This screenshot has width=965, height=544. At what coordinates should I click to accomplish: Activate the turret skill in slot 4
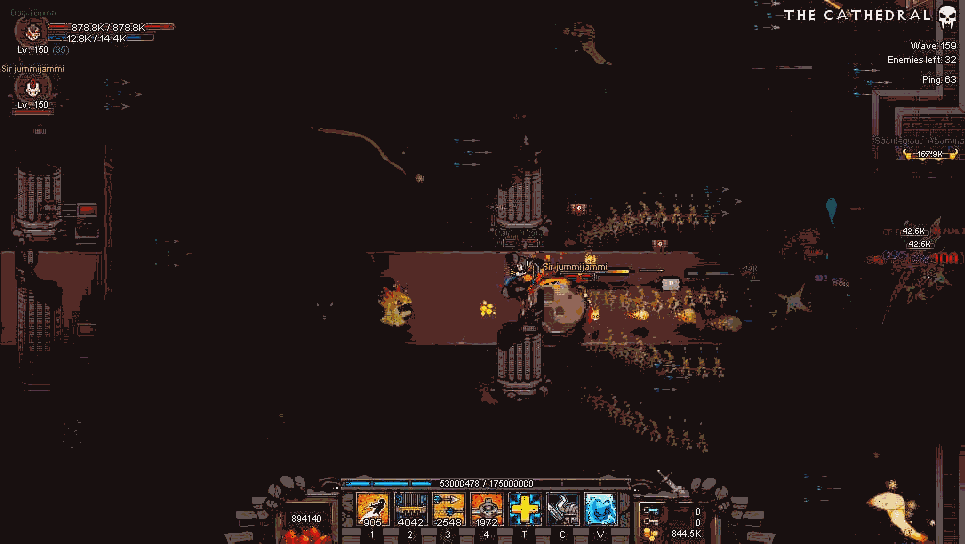[x=487, y=509]
